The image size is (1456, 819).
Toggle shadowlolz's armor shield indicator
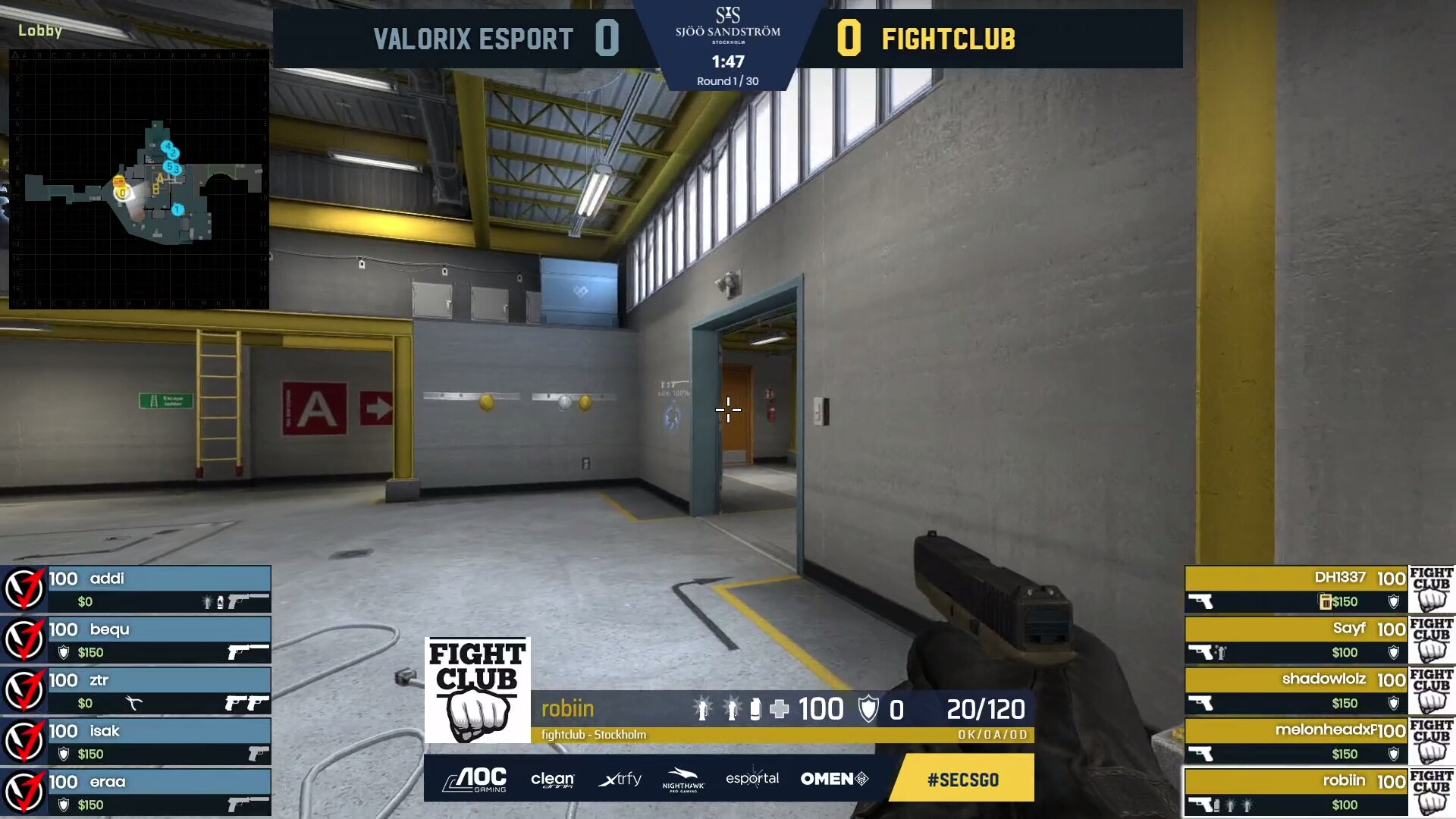[1393, 703]
